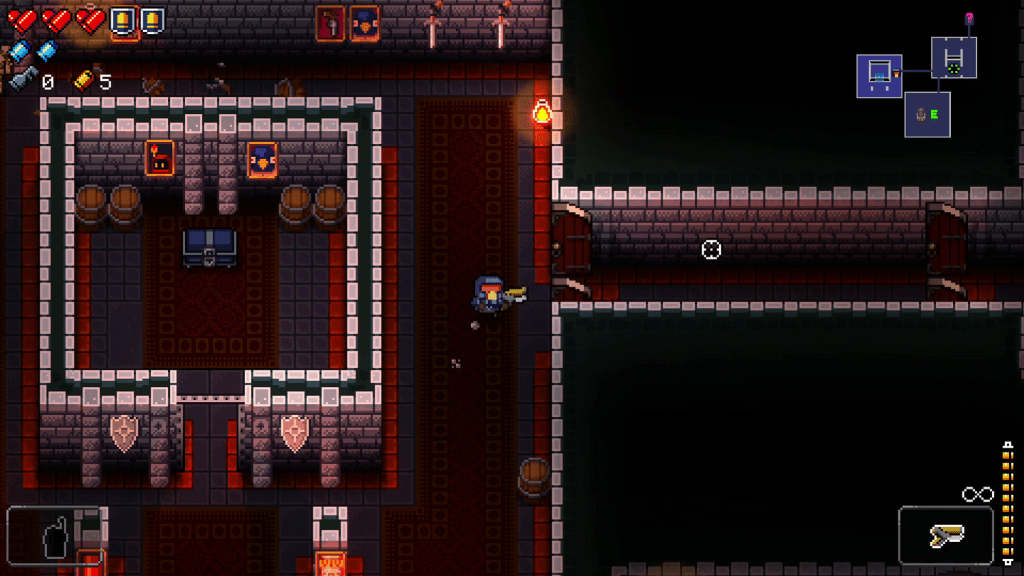Click the chest room on the minimap
Viewport: 1024px width, 576px height.
pos(879,75)
